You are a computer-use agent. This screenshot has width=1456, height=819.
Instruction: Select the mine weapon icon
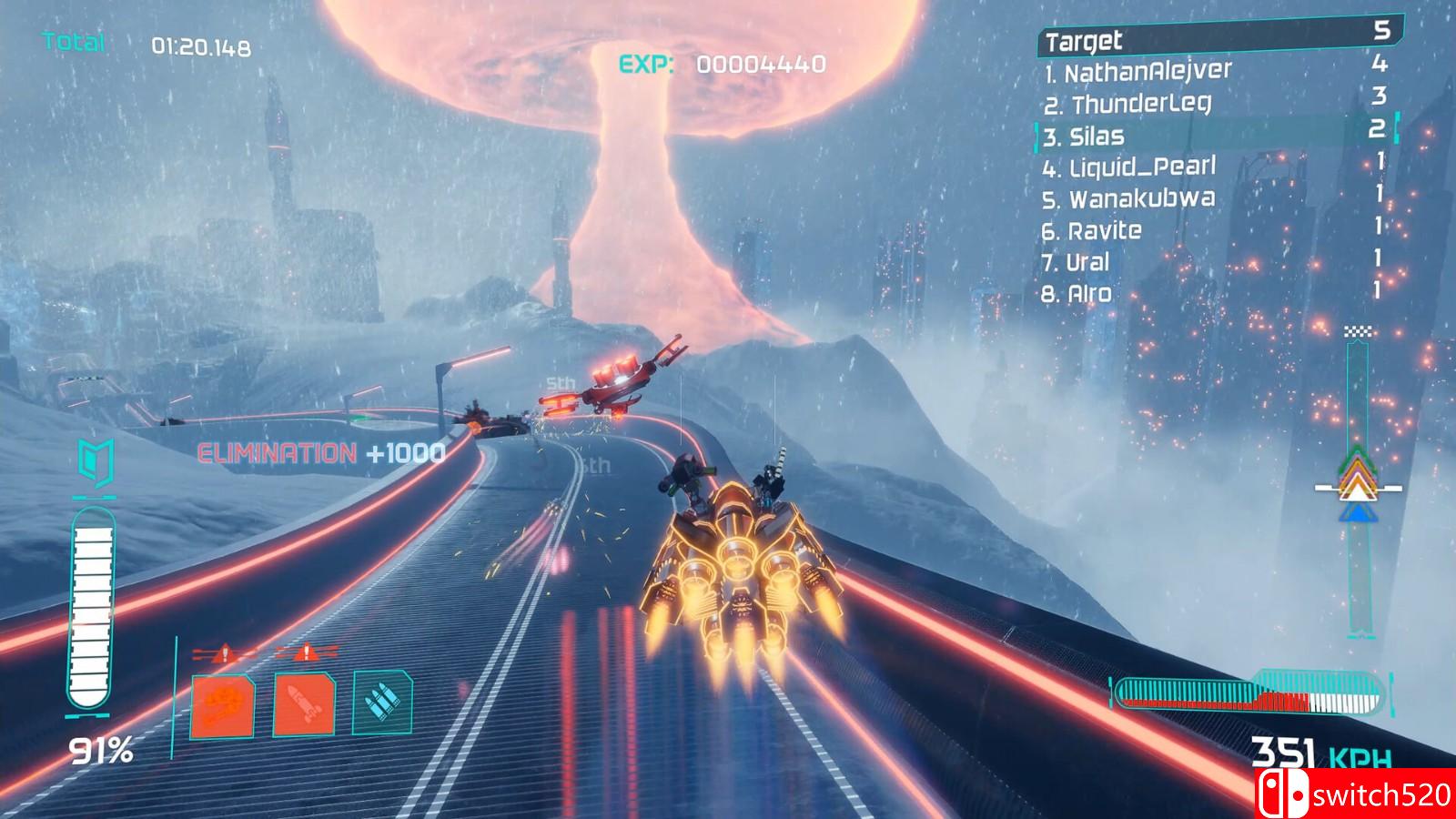click(x=223, y=705)
